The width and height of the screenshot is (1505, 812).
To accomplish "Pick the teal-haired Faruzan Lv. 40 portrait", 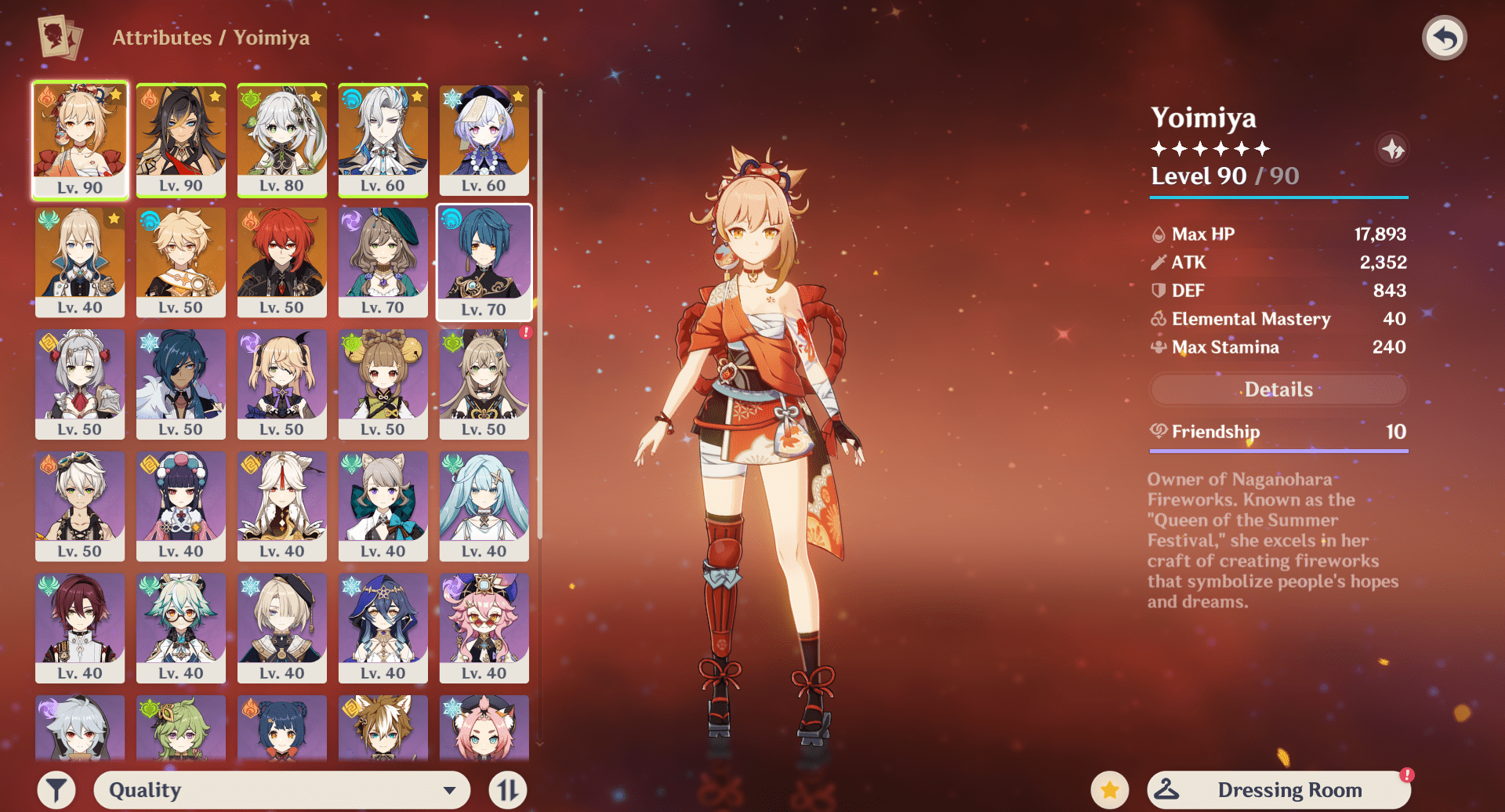I will pyautogui.click(x=484, y=506).
